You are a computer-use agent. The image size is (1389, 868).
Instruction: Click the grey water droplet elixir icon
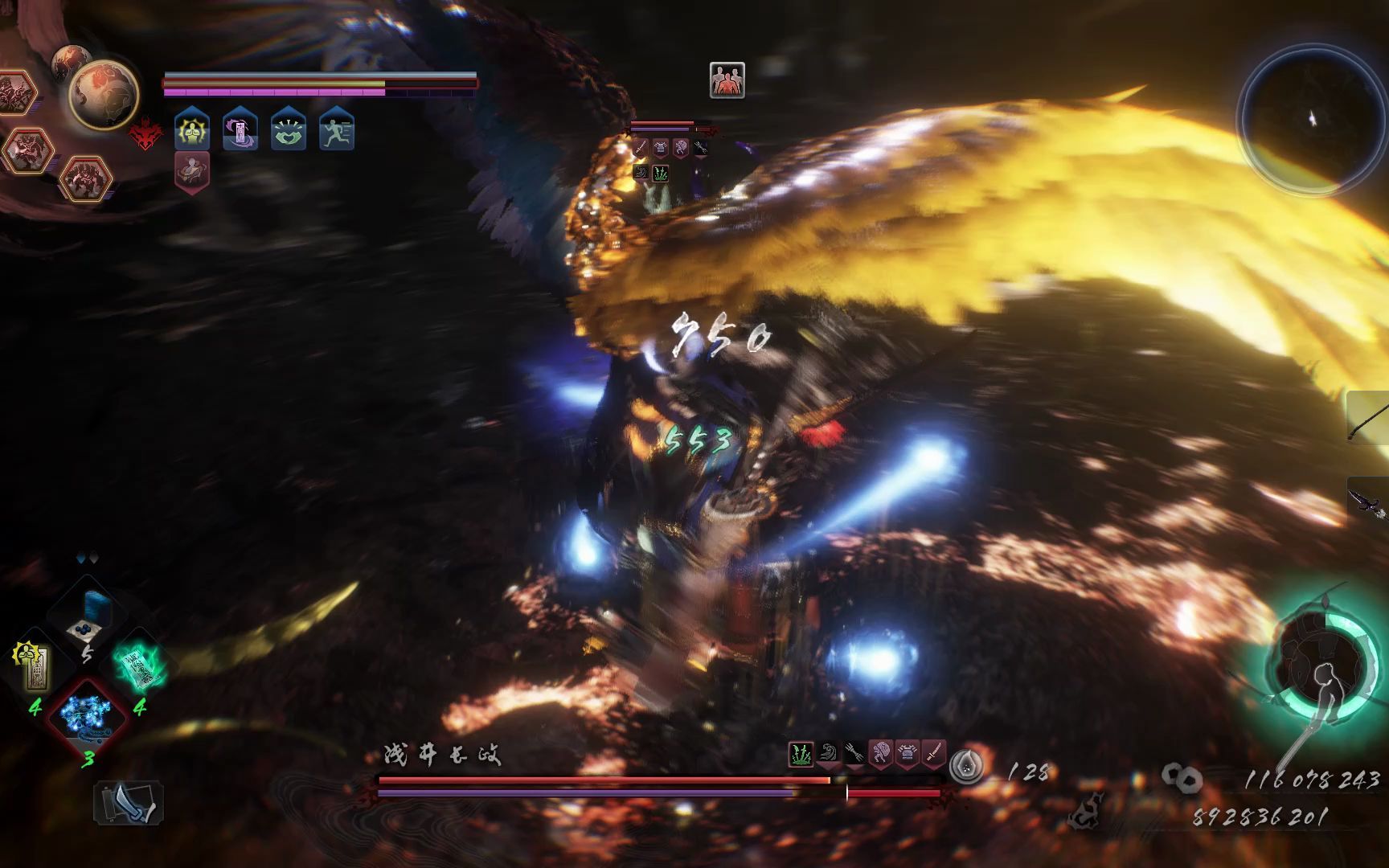coord(965,767)
